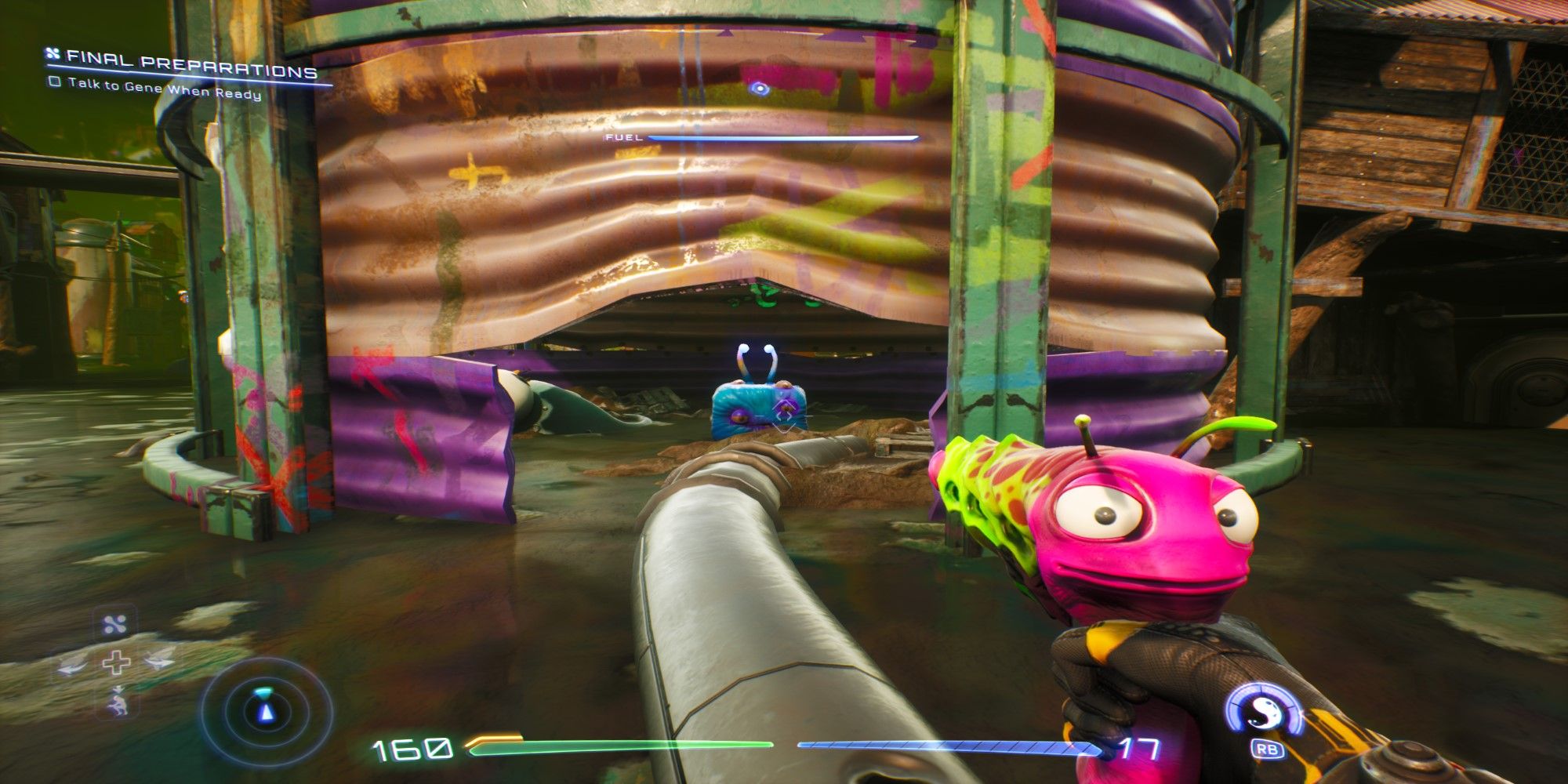Toggle the crosshair plus reticle
The width and height of the screenshot is (1568, 784).
[117, 662]
